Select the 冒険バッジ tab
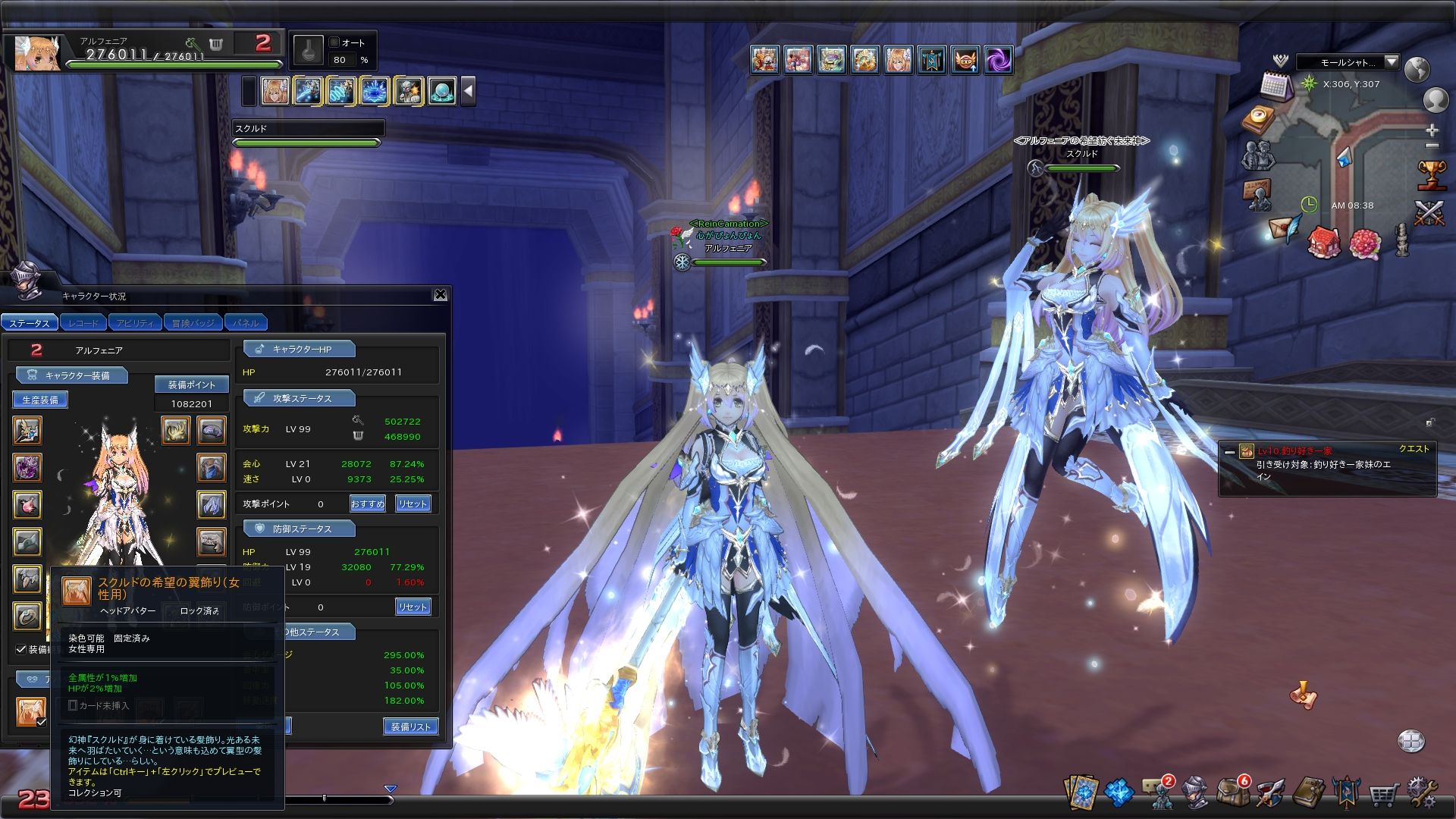This screenshot has height=819, width=1456. (x=193, y=323)
